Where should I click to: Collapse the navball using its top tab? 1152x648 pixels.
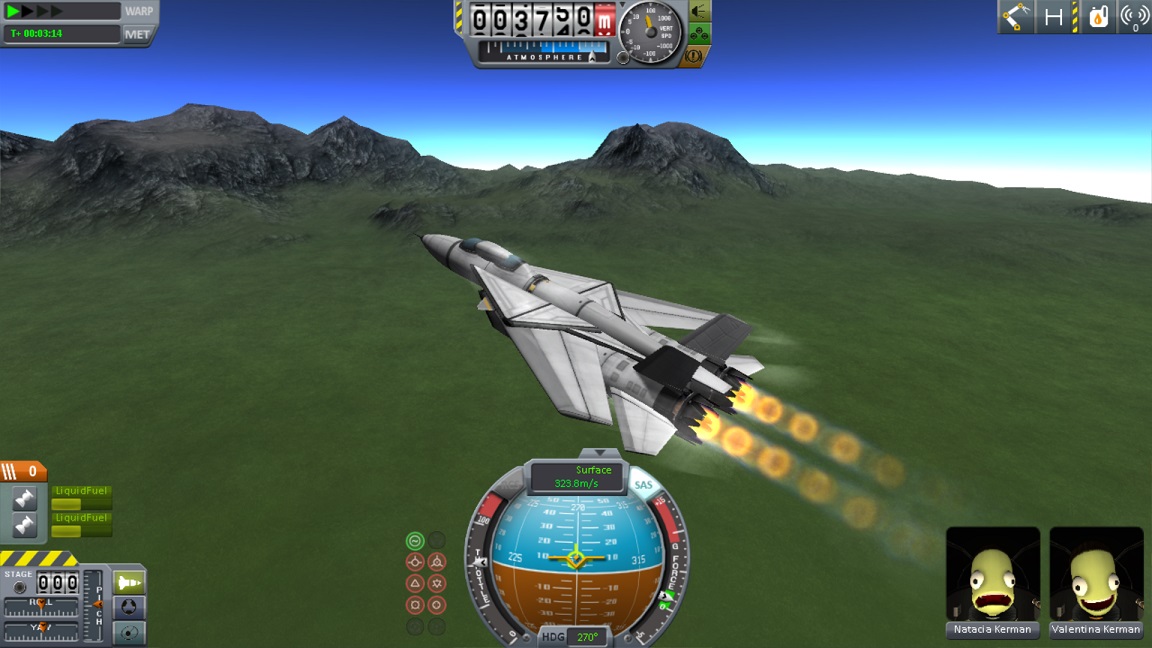coord(593,453)
